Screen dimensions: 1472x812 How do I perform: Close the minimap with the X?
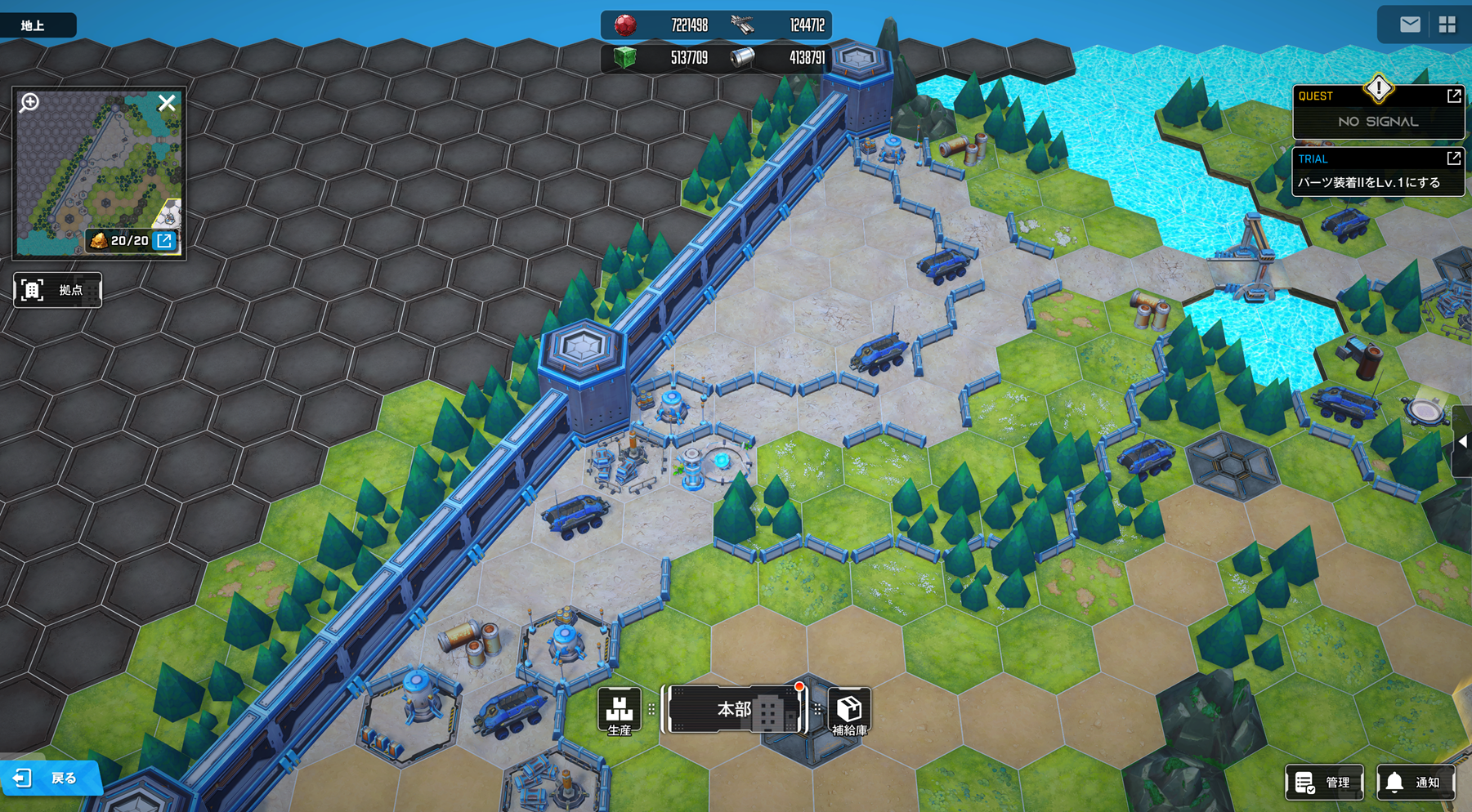[167, 103]
